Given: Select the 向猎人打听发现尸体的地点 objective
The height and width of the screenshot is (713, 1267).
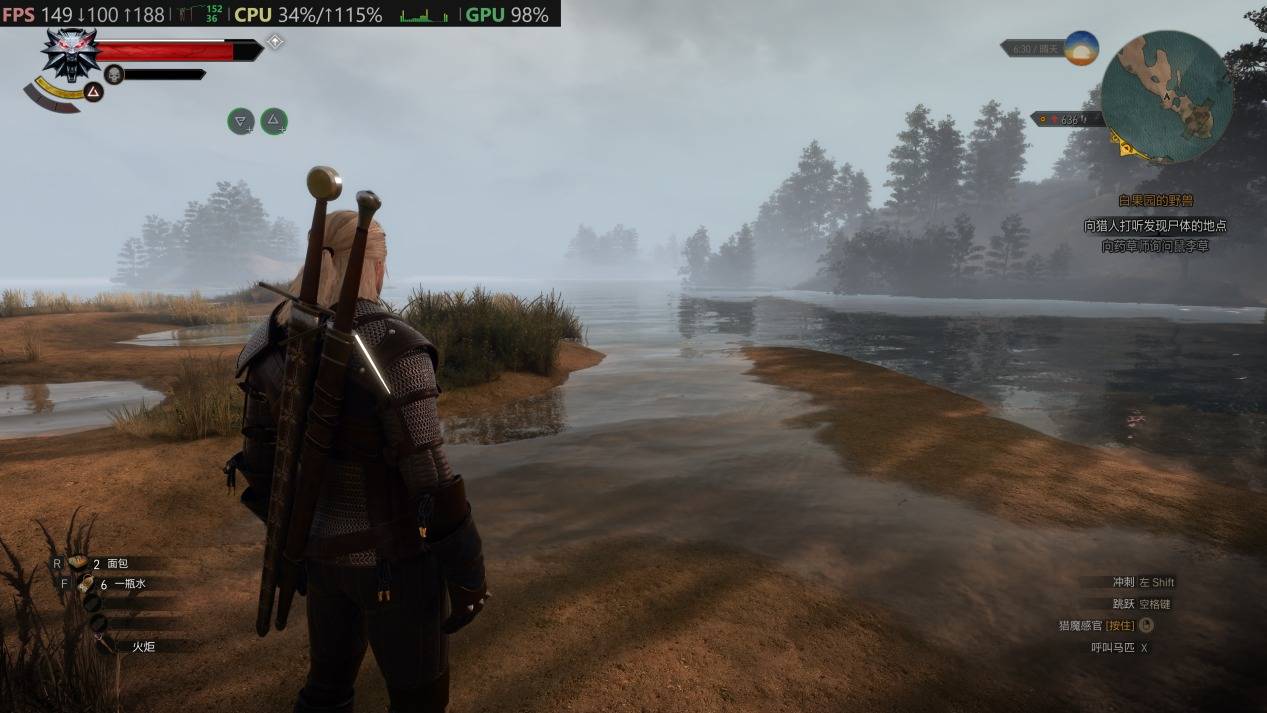Looking at the screenshot, I should pos(1155,226).
